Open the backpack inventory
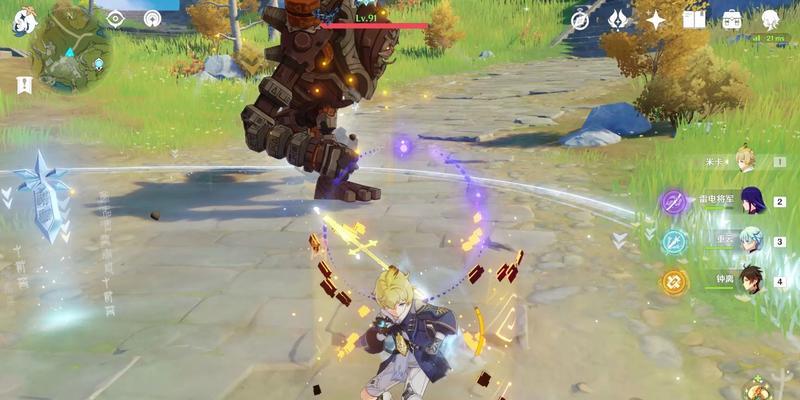 click(x=732, y=19)
